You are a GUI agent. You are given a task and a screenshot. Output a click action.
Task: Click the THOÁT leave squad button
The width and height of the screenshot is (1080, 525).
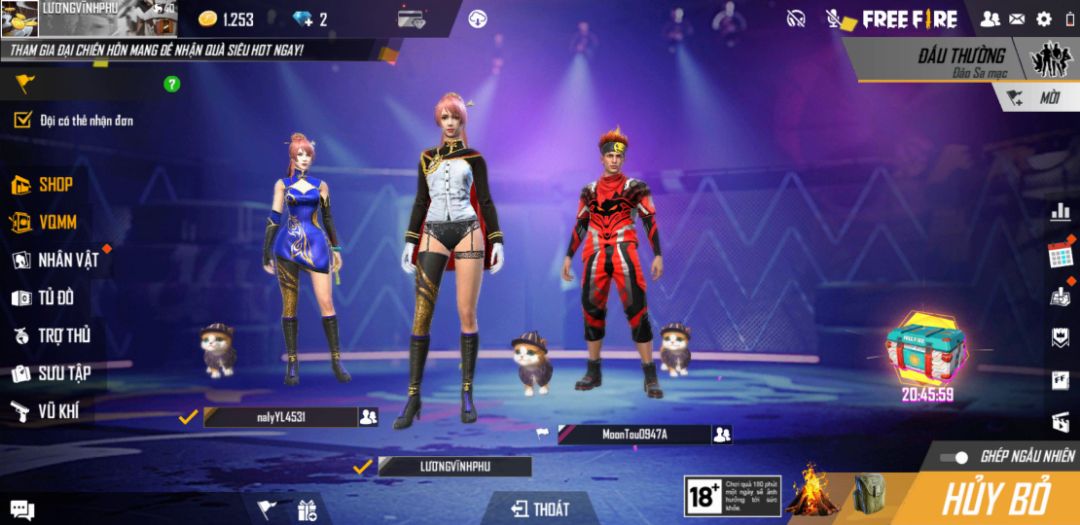click(x=540, y=509)
